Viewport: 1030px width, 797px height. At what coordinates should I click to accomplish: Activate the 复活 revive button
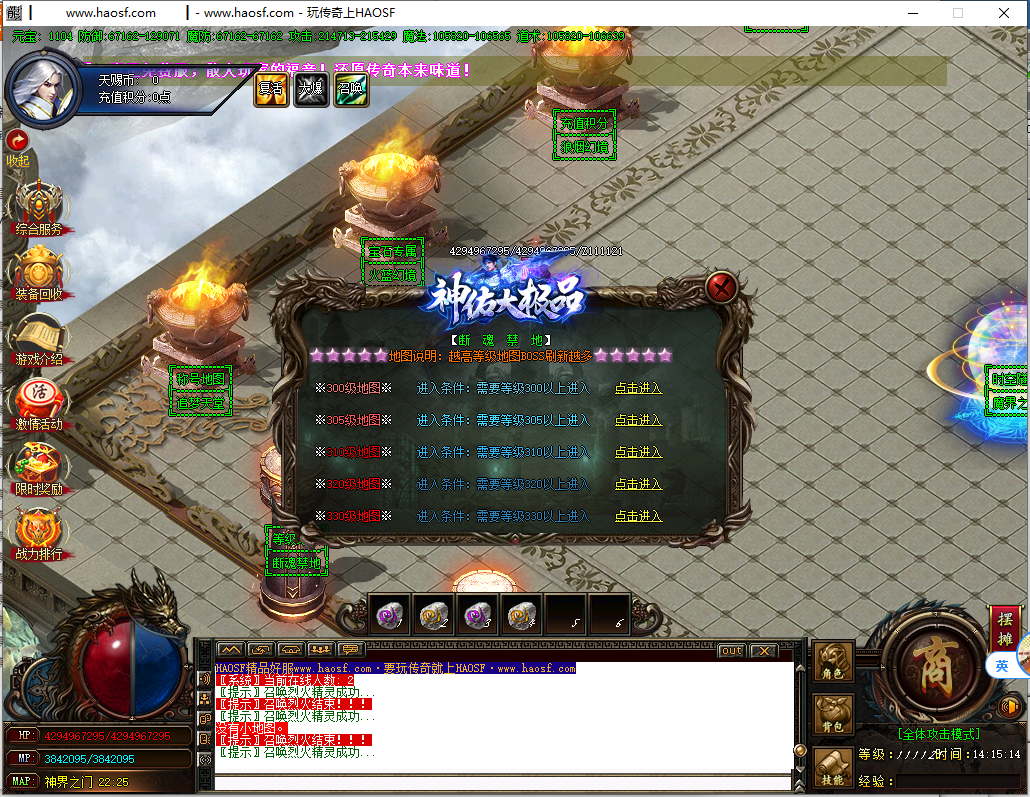pos(271,89)
